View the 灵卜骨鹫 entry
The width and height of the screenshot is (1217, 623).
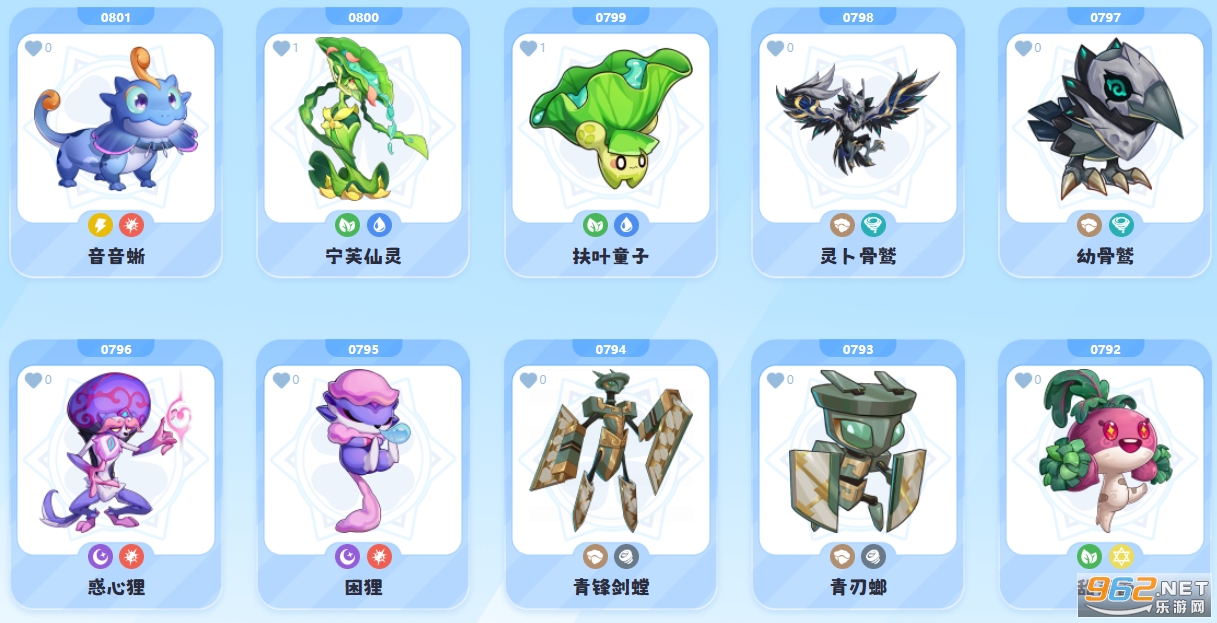pos(858,130)
